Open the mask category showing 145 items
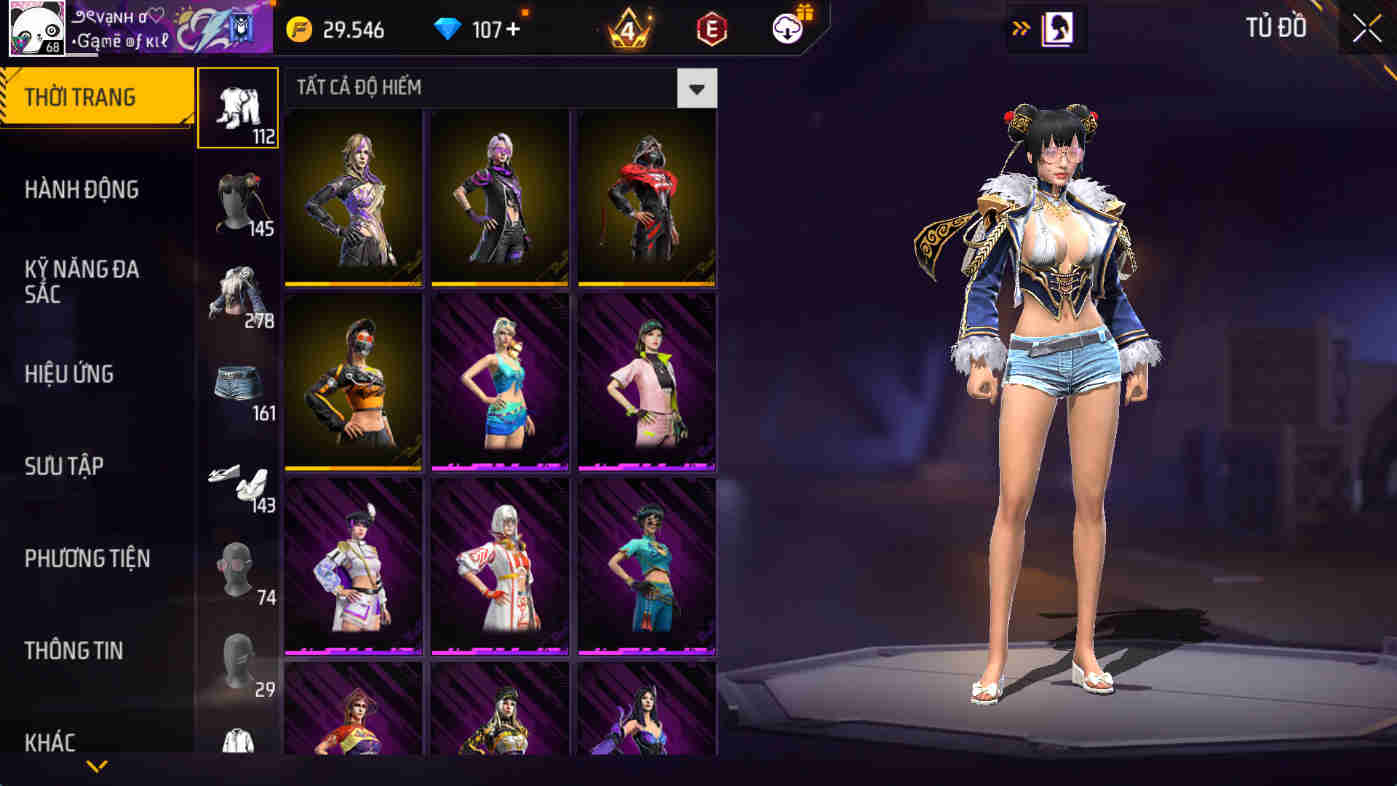 coord(237,205)
